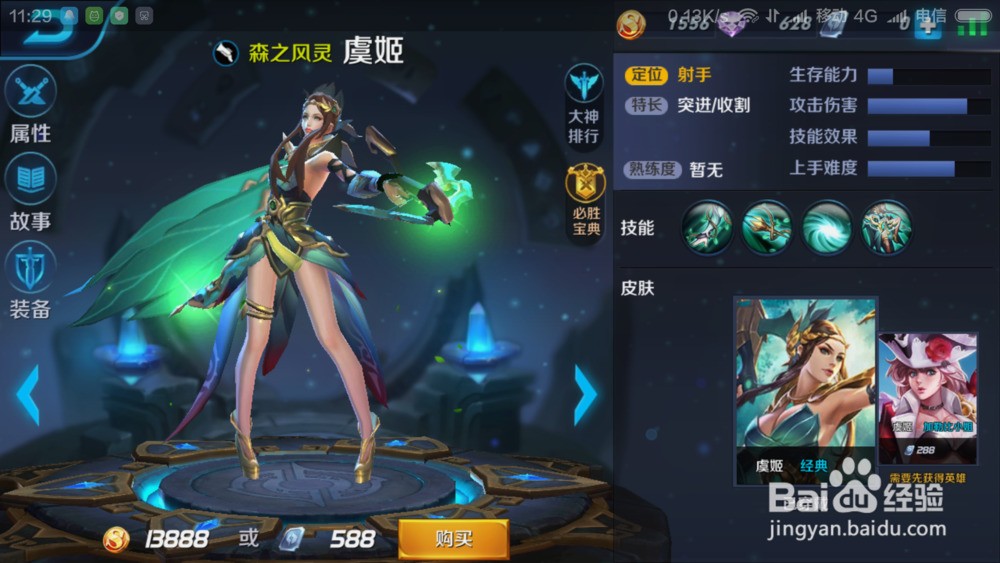The image size is (1000, 563).
Task: Select the swirling wind skill icon
Action: [x=827, y=227]
